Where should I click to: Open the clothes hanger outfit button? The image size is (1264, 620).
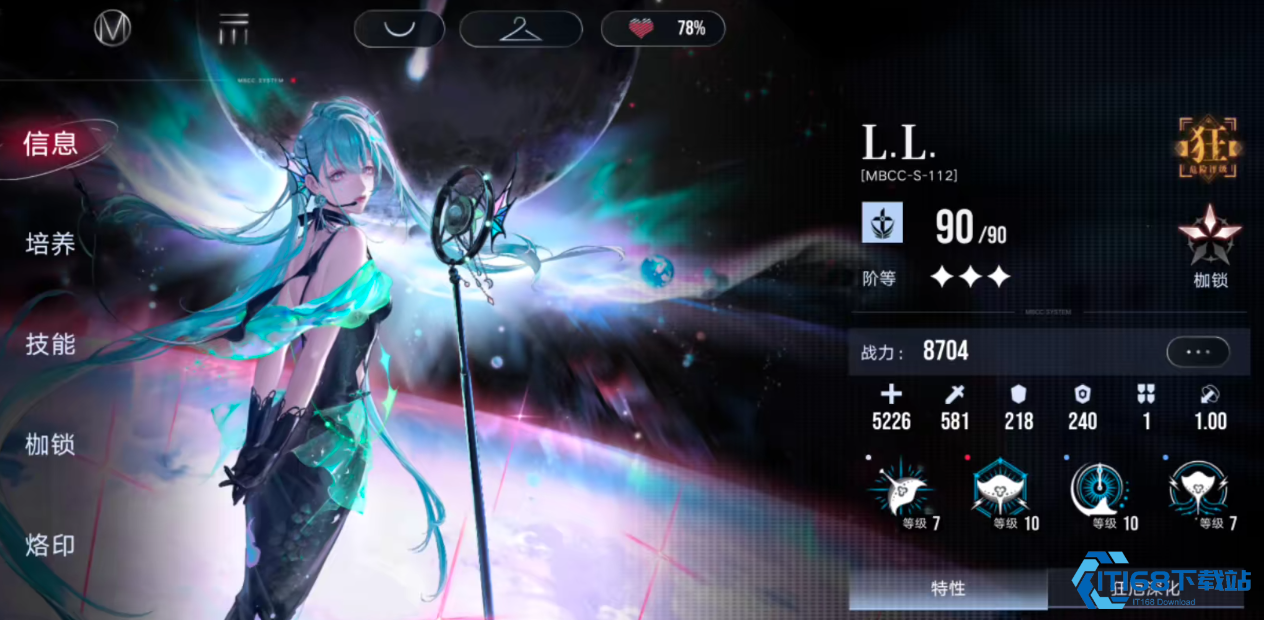pyautogui.click(x=520, y=29)
